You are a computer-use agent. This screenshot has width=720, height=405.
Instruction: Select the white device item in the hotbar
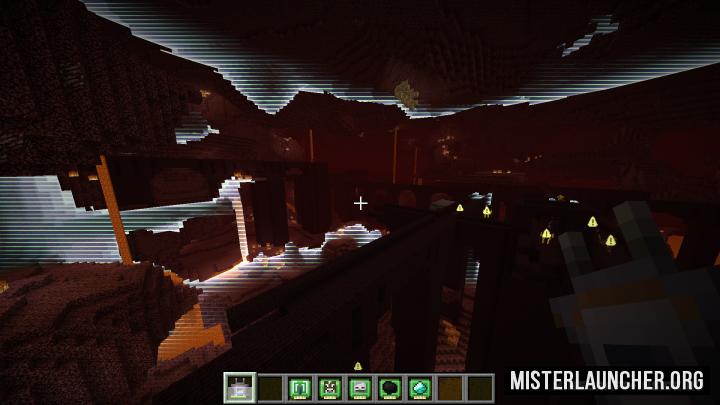[239, 388]
